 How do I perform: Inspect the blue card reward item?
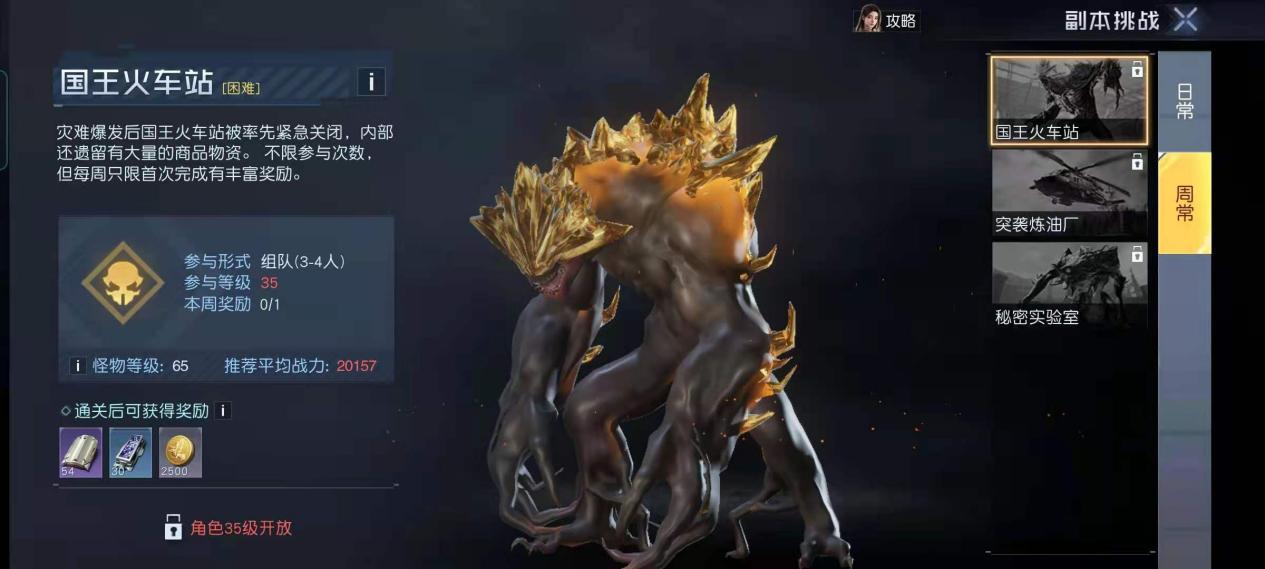click(x=130, y=453)
